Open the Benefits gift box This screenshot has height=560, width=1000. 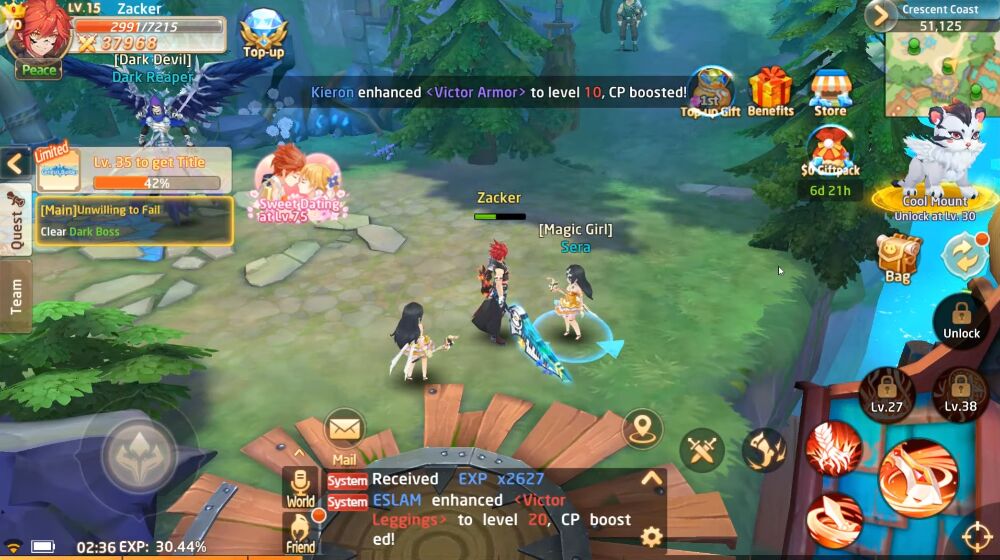770,91
